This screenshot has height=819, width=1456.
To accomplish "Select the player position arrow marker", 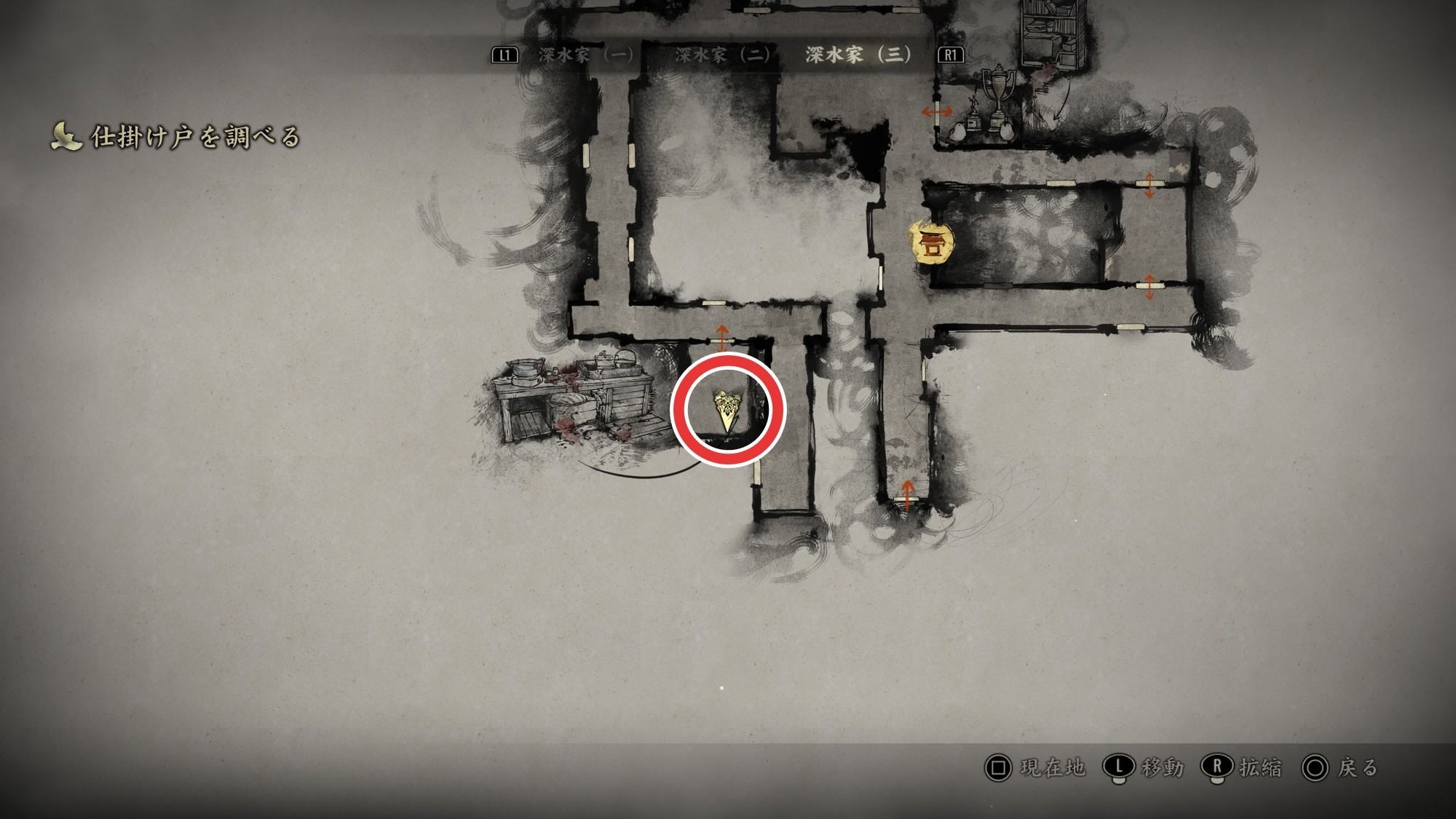I will [x=727, y=410].
